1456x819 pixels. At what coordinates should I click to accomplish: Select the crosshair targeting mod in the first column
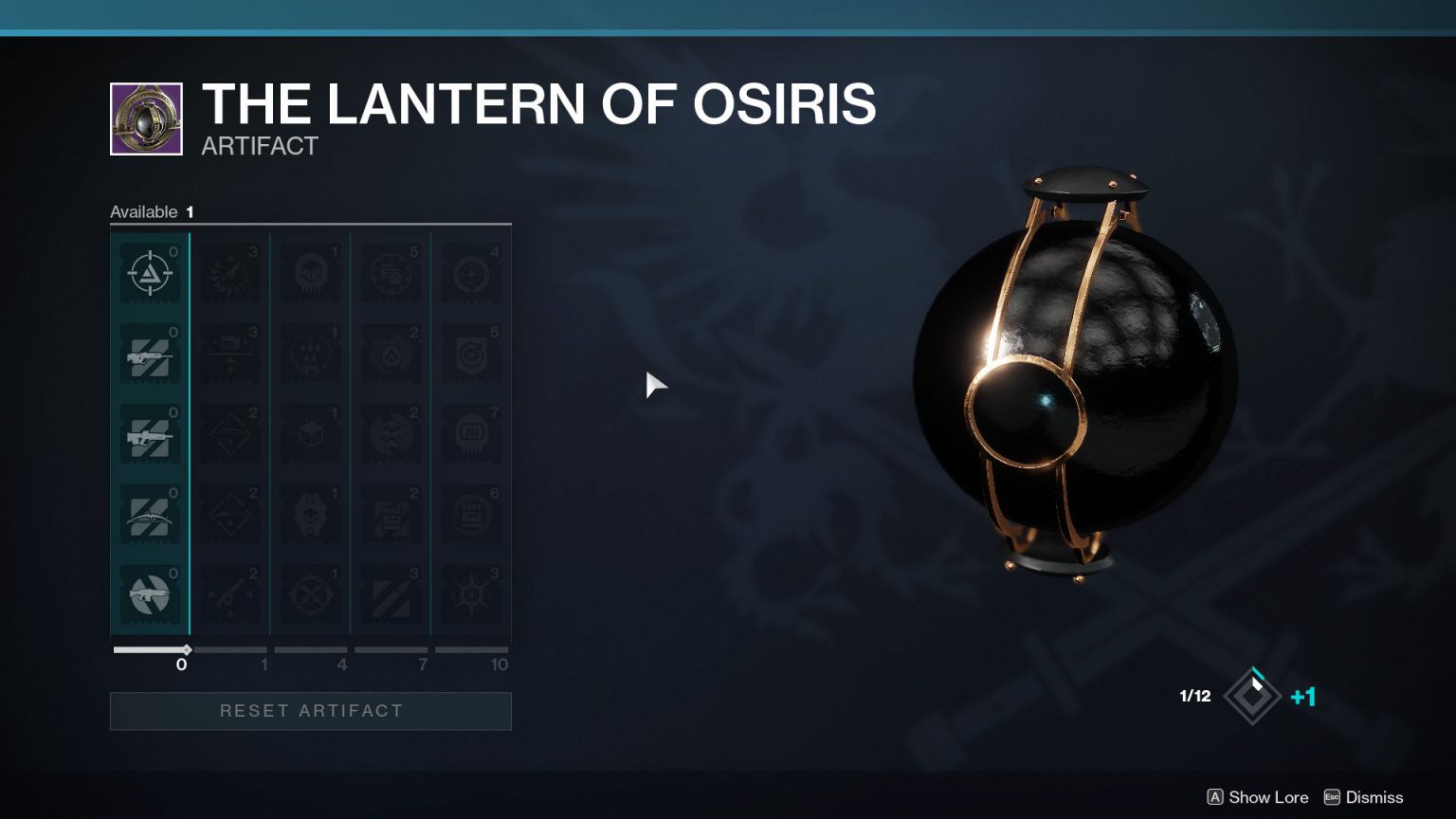click(149, 272)
